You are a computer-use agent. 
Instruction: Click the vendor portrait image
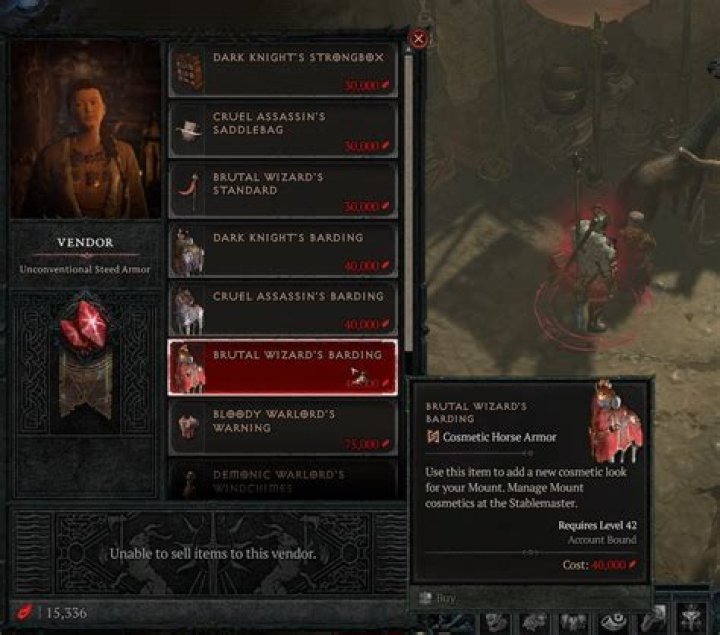(x=85, y=128)
